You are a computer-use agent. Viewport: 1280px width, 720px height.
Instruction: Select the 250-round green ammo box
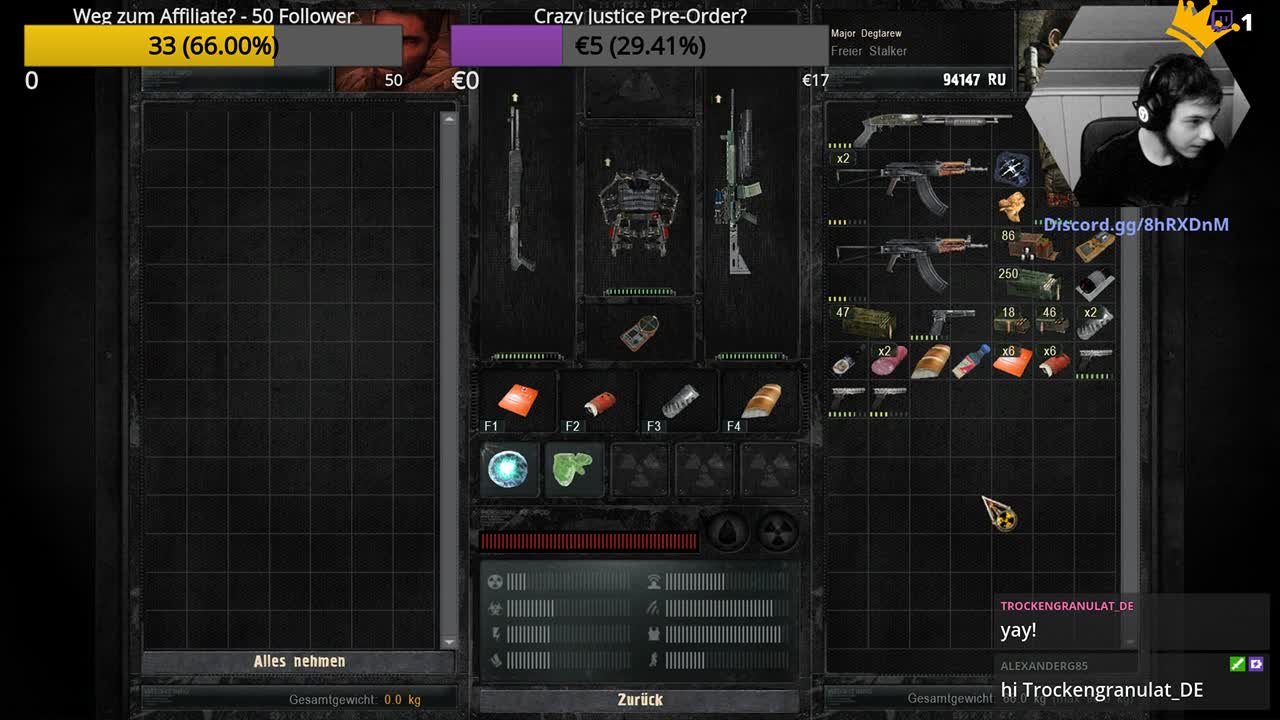pyautogui.click(x=1028, y=283)
